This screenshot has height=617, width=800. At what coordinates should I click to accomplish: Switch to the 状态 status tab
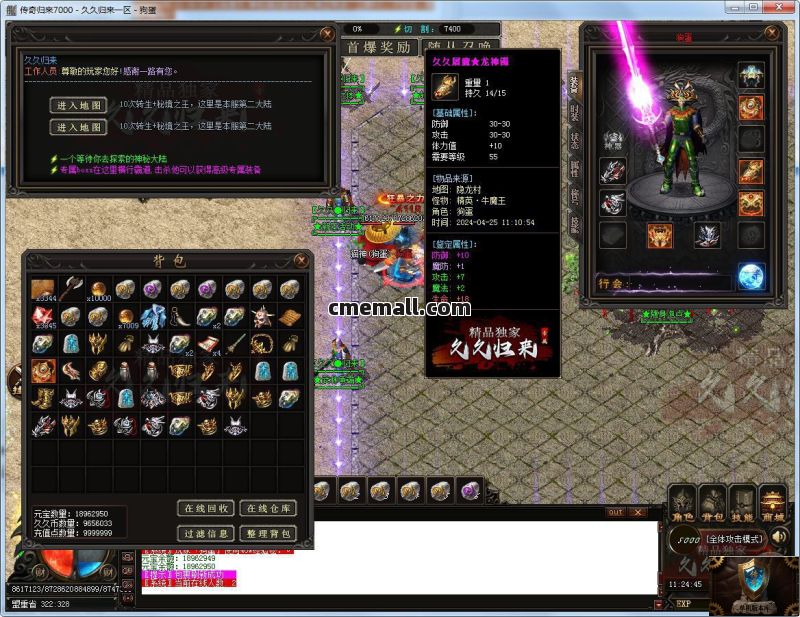(x=574, y=139)
